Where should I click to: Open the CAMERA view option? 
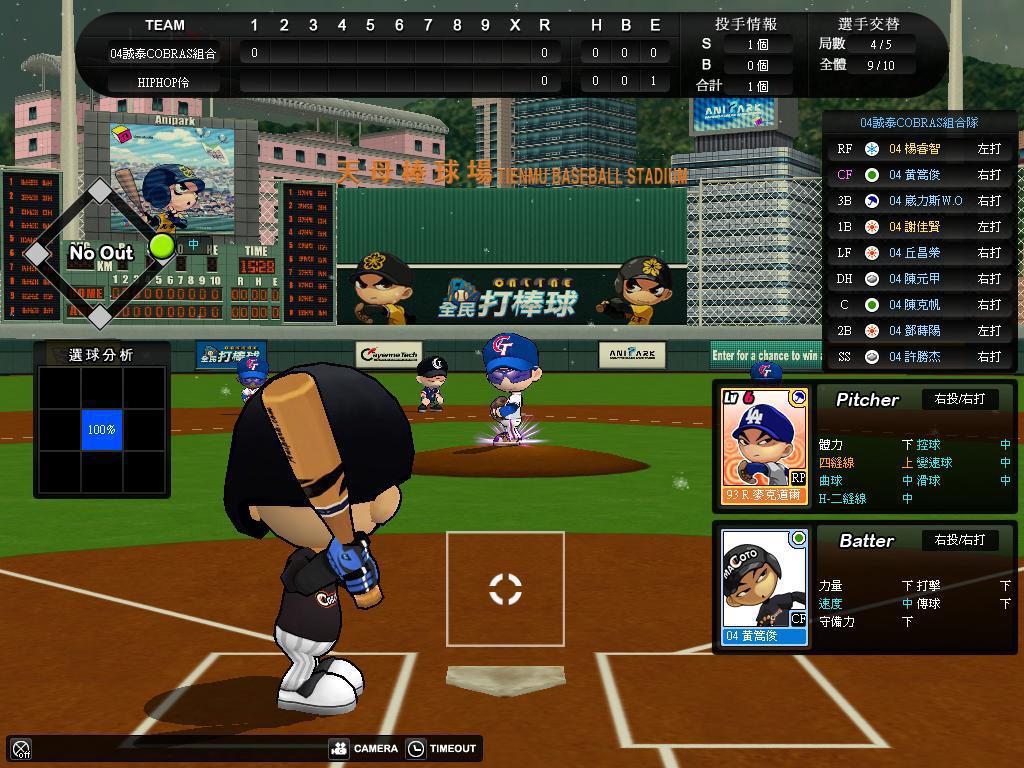[364, 748]
